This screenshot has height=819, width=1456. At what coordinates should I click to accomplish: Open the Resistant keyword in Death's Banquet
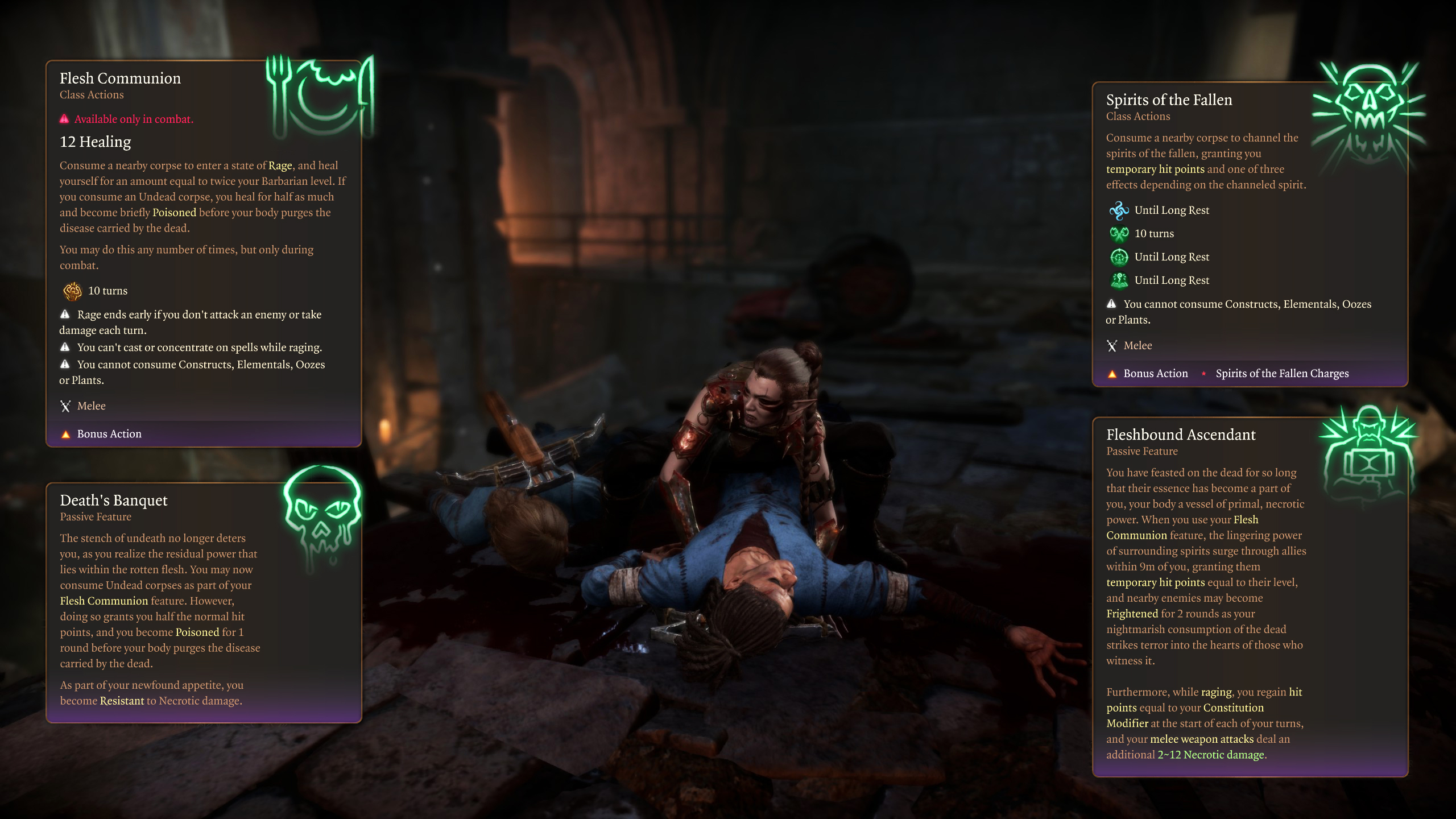pos(122,701)
